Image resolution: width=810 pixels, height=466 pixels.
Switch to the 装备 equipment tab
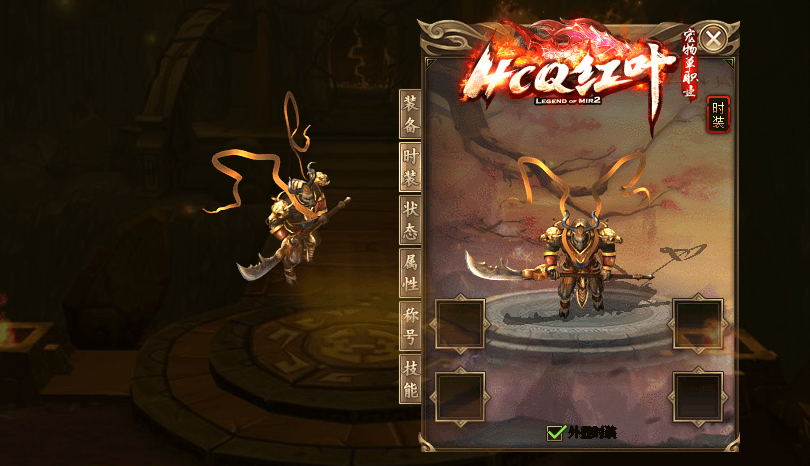pyautogui.click(x=410, y=114)
